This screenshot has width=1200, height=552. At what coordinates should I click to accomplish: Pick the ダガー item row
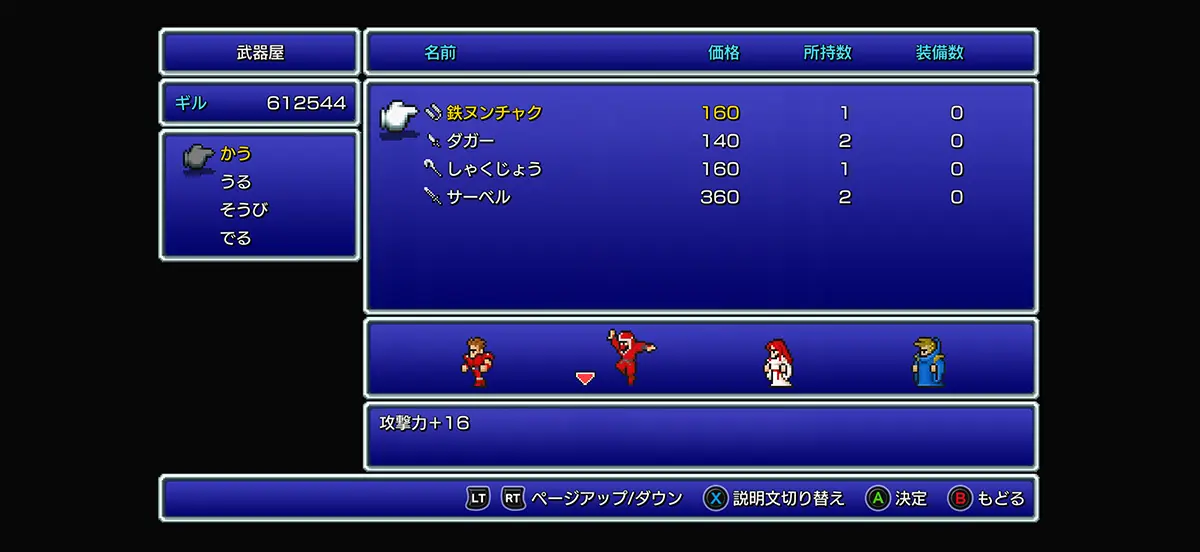point(470,141)
